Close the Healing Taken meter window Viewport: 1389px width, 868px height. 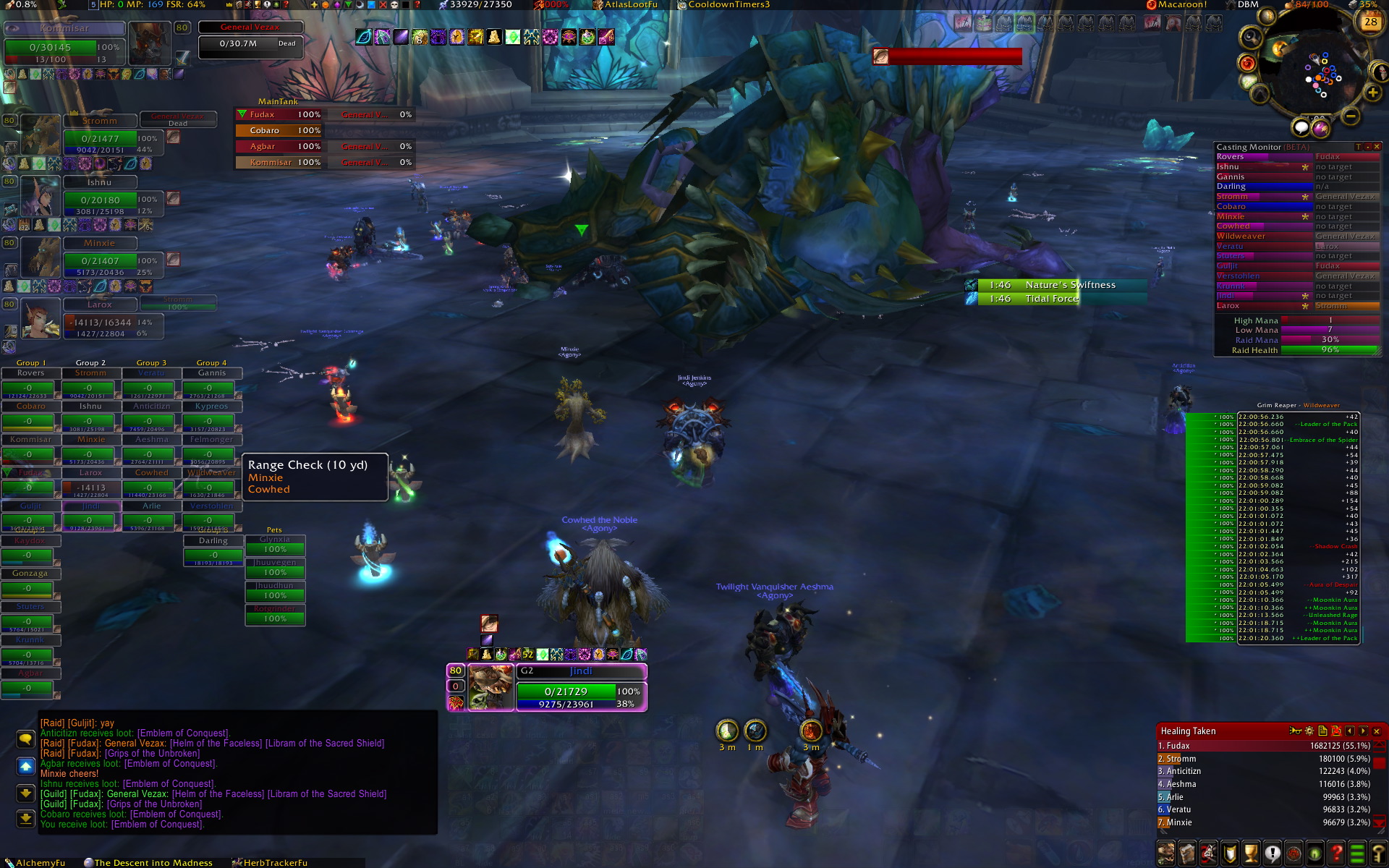(x=1377, y=731)
